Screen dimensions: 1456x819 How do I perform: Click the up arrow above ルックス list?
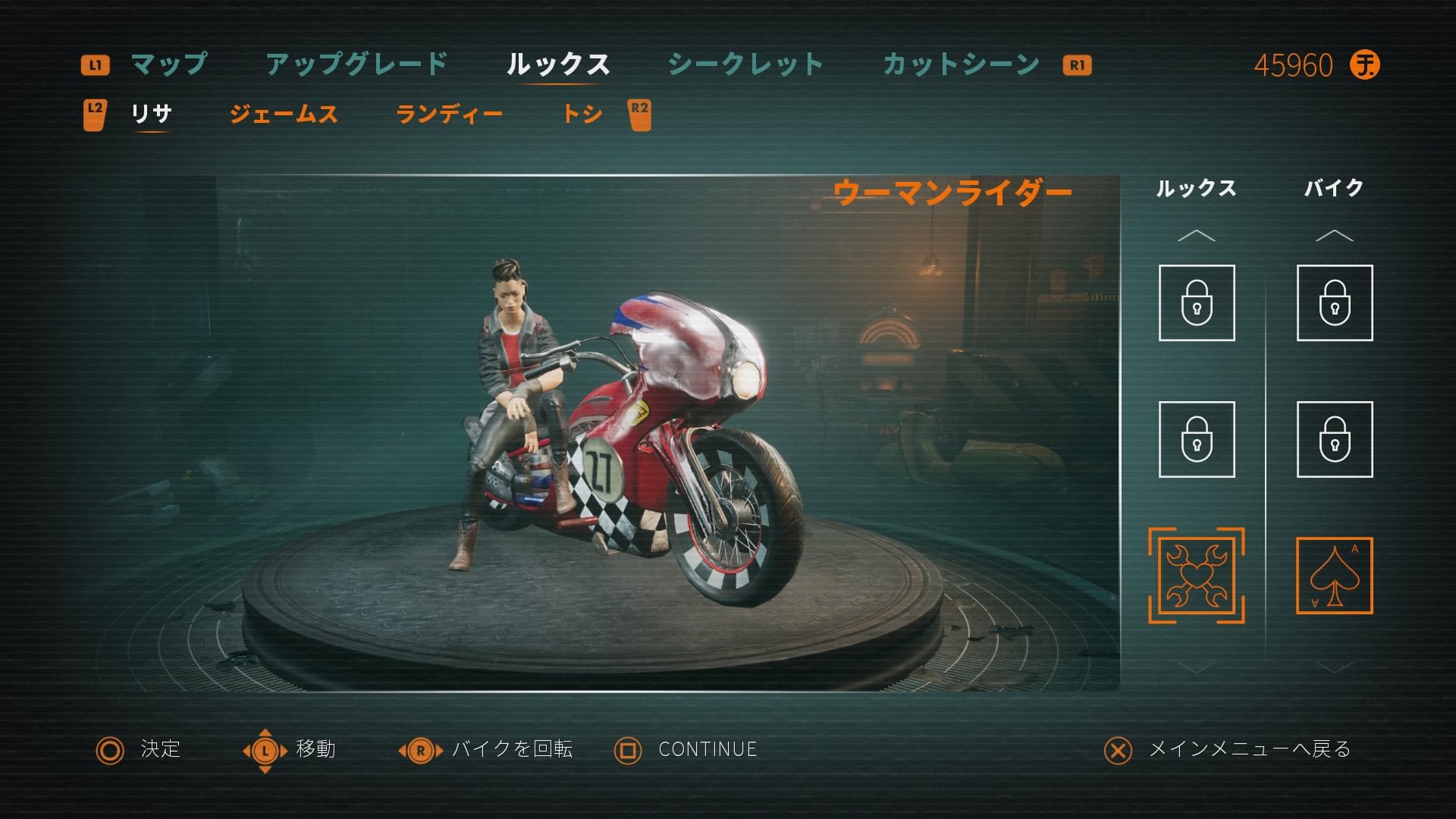[x=1196, y=236]
